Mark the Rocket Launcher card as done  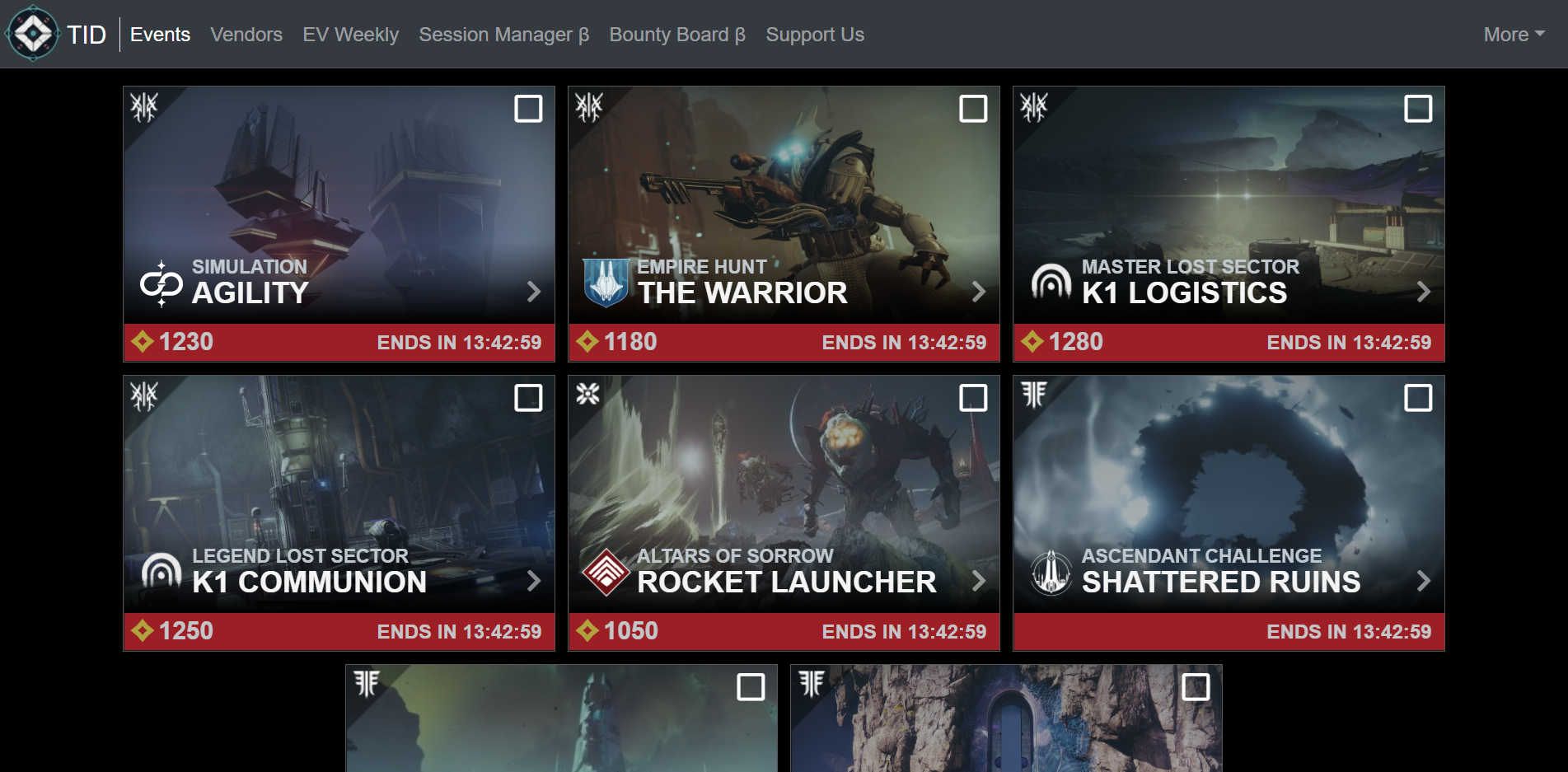pyautogui.click(x=974, y=397)
